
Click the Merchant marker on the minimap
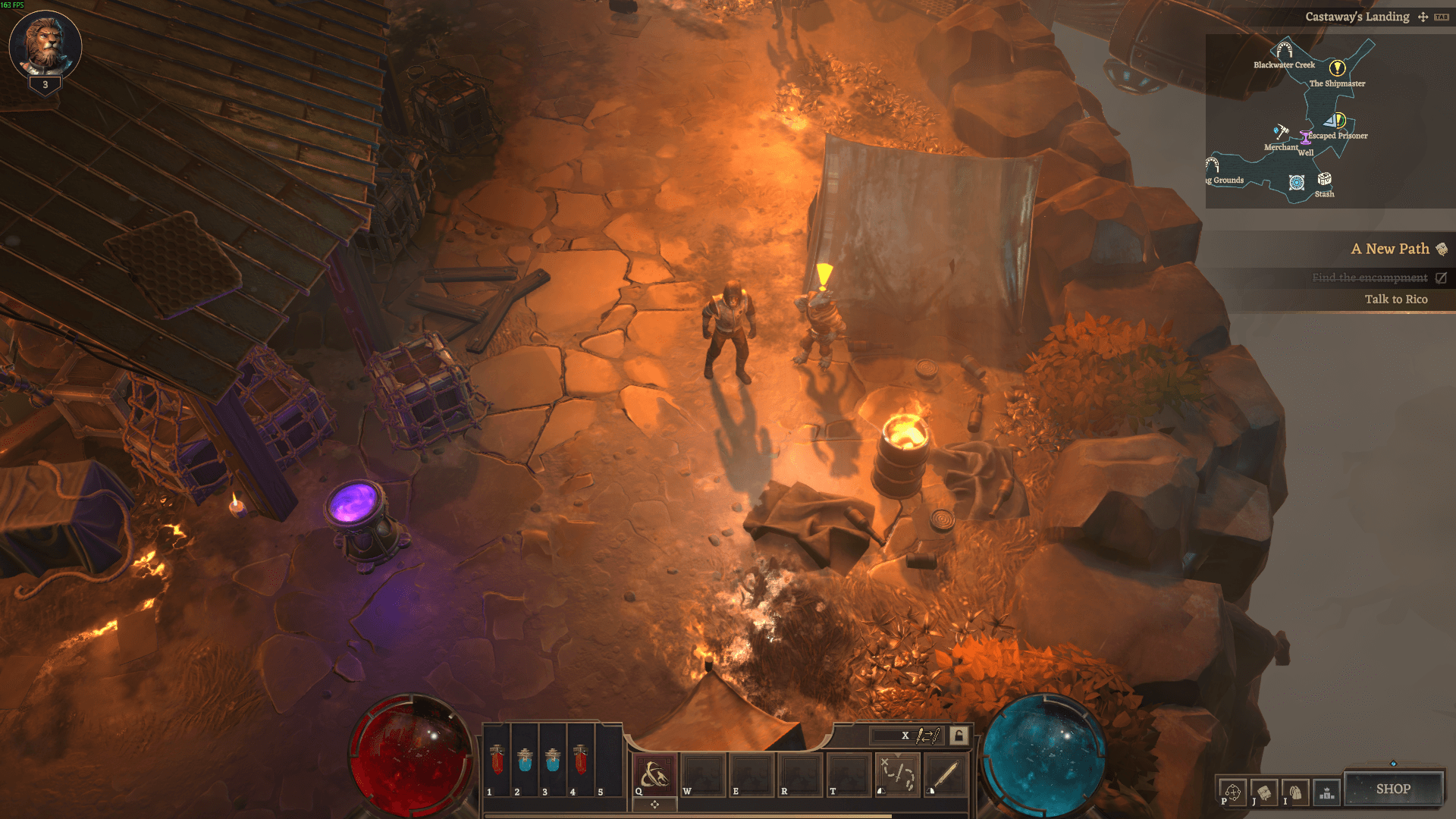click(1281, 131)
